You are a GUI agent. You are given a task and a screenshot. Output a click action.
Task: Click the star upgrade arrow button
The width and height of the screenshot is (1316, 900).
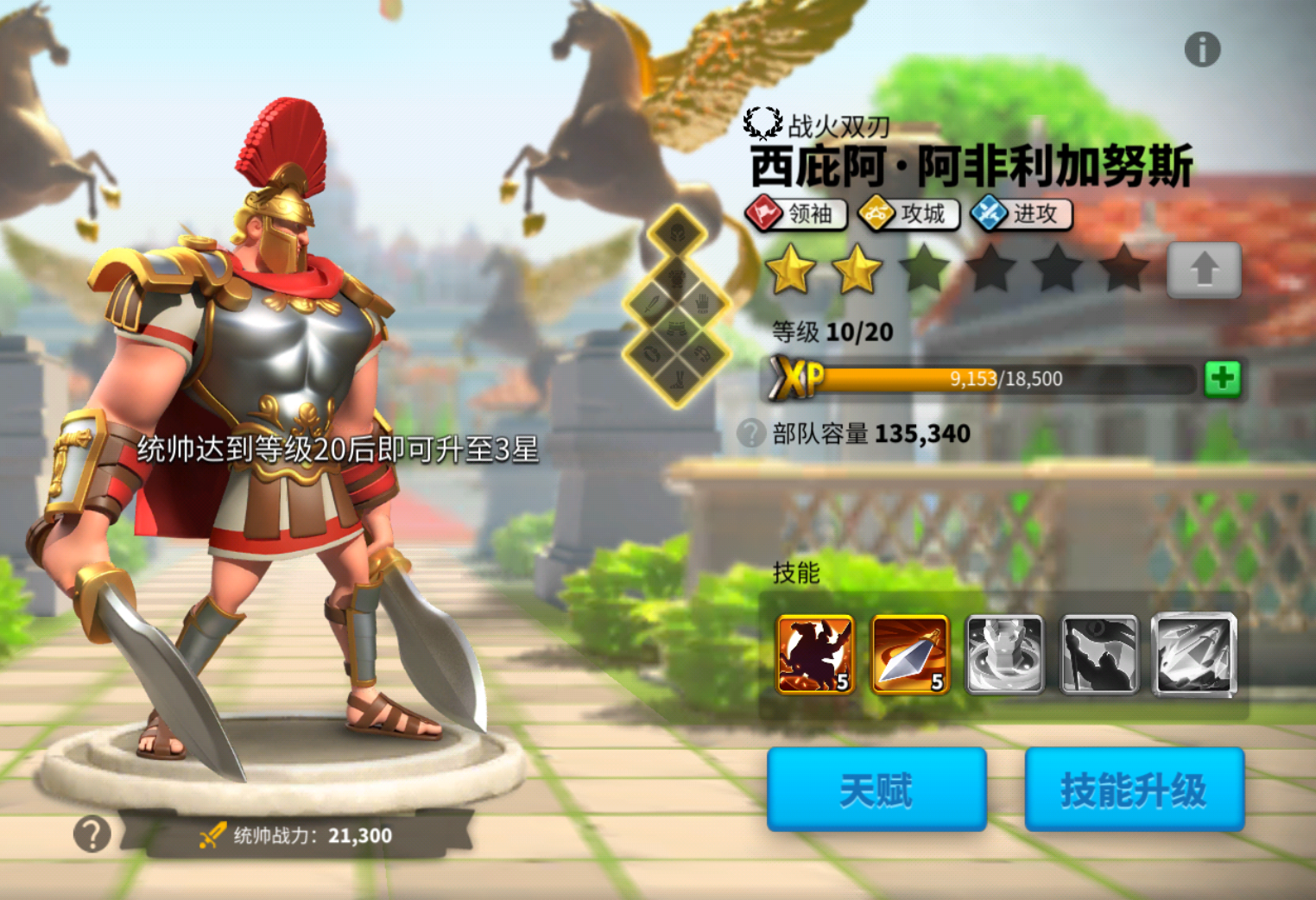coord(1204,269)
